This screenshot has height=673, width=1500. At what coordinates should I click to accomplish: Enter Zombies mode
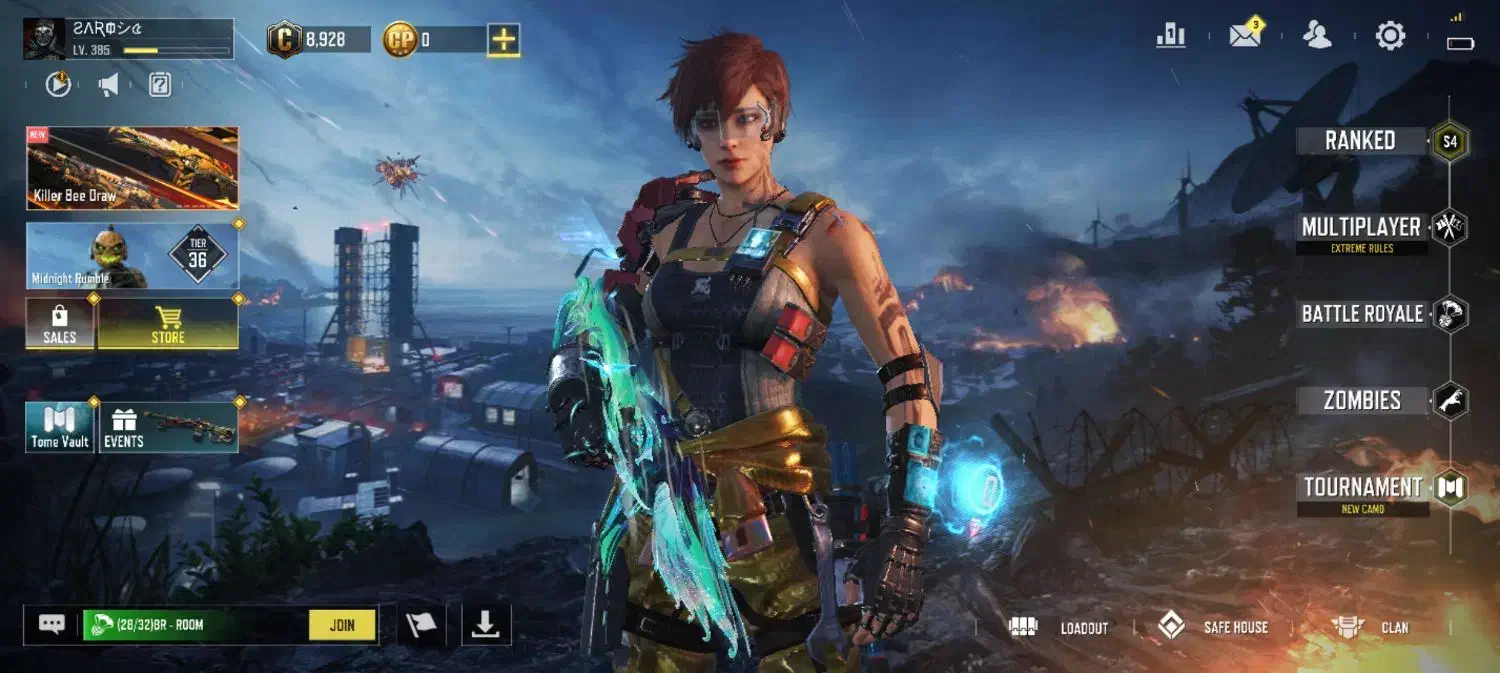click(x=1362, y=401)
